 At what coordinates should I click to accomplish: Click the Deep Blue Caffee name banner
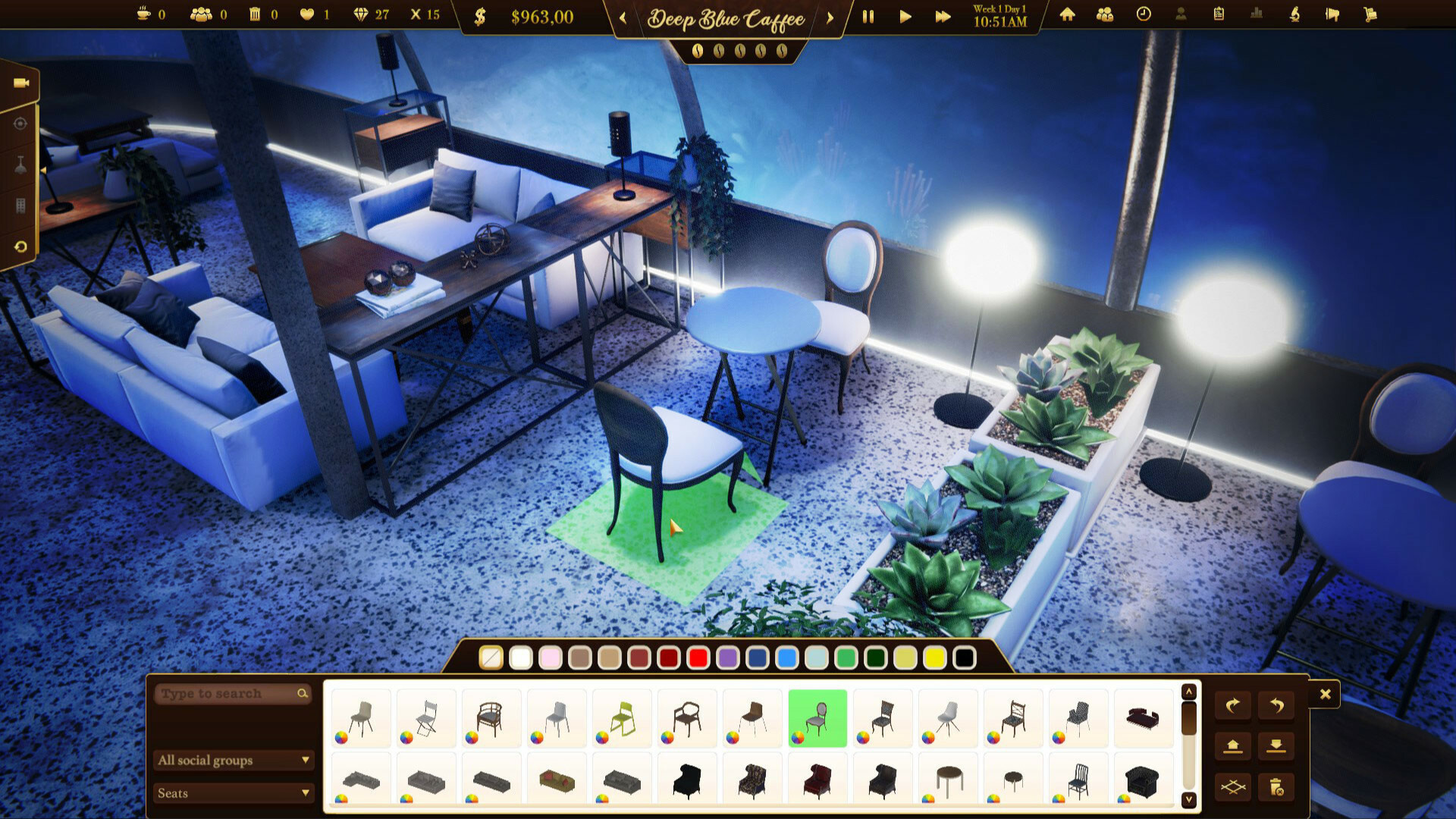coord(726,19)
